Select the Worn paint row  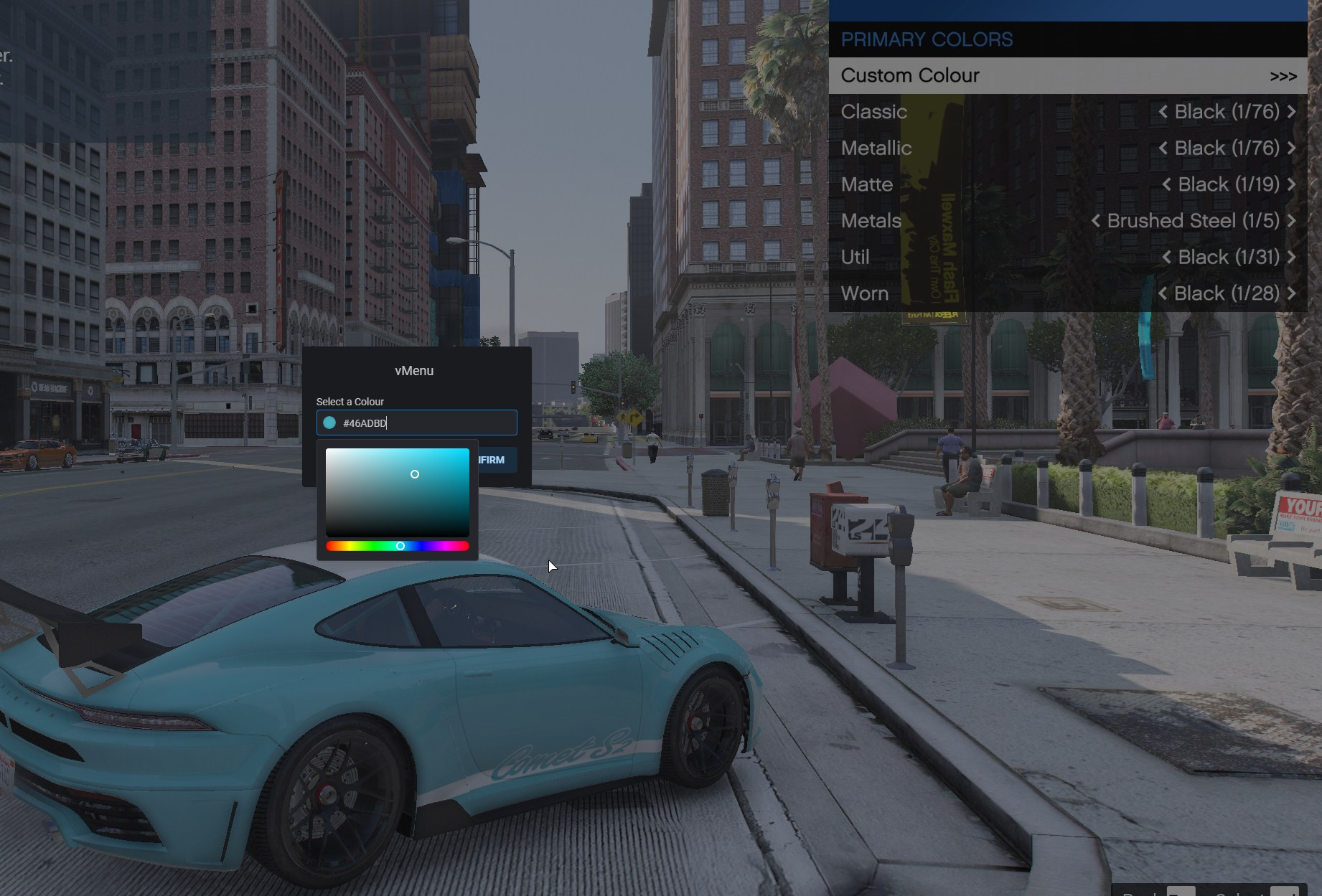coord(864,293)
